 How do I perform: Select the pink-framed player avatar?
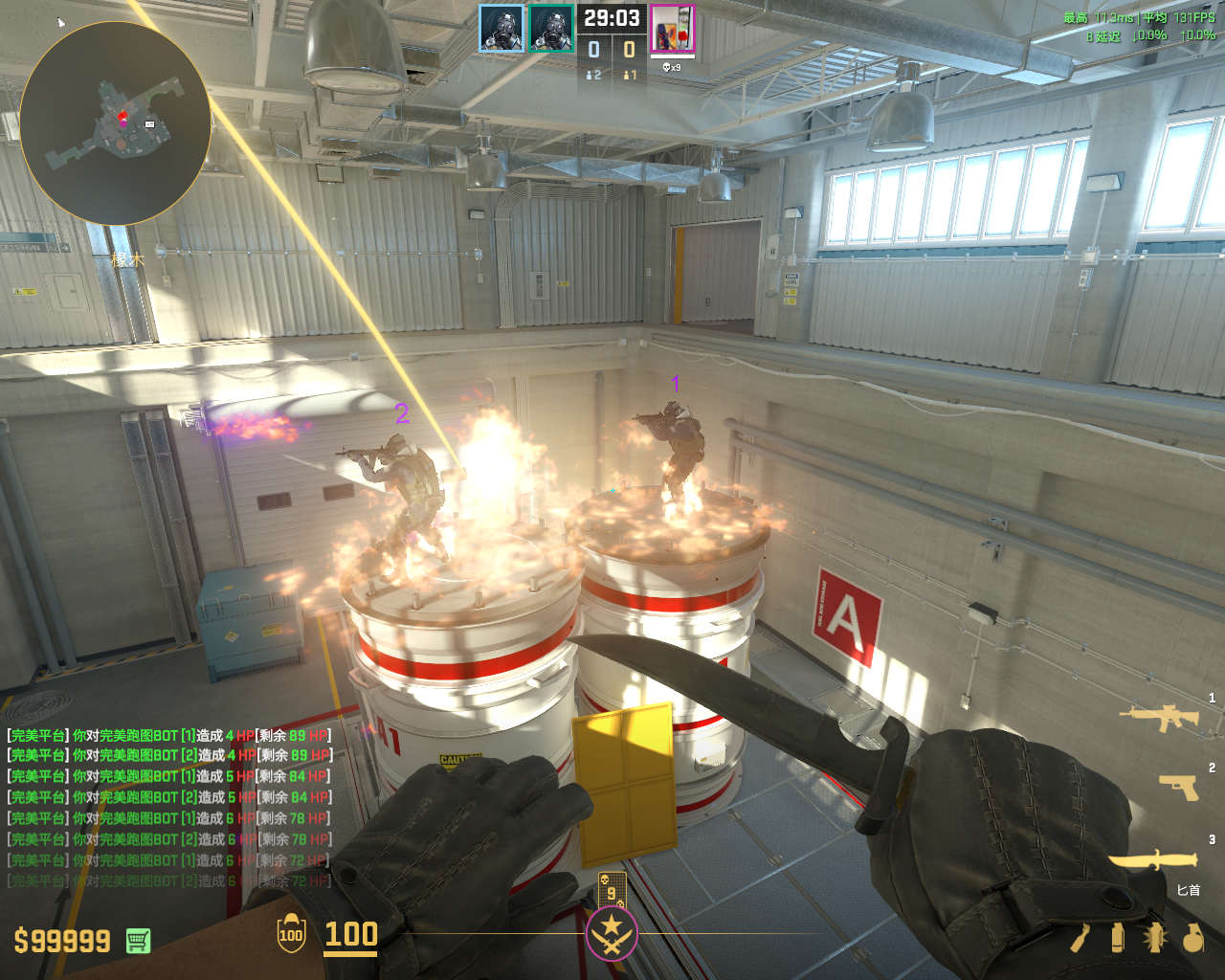(673, 29)
